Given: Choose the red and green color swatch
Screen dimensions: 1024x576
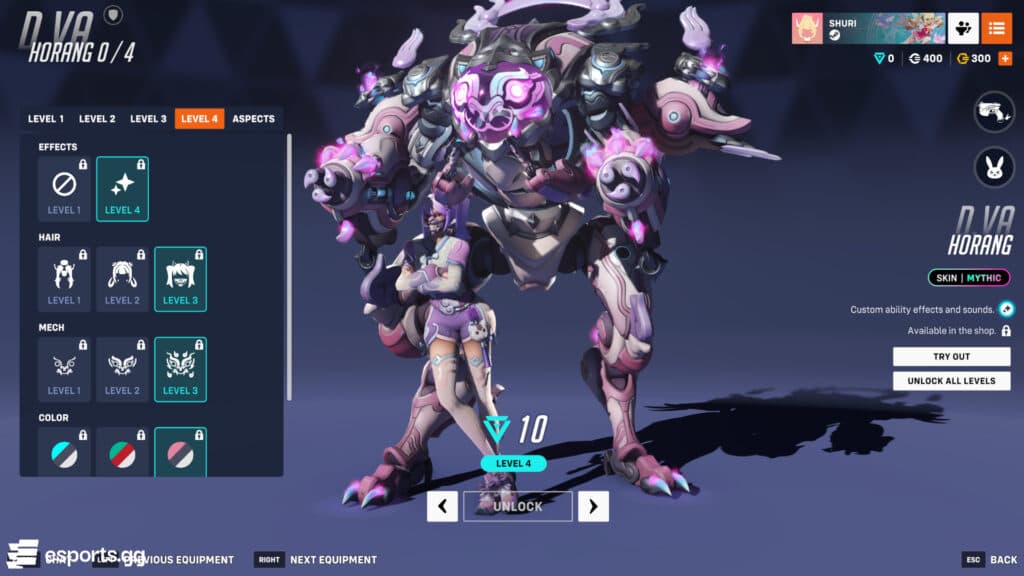Looking at the screenshot, I should click(122, 454).
